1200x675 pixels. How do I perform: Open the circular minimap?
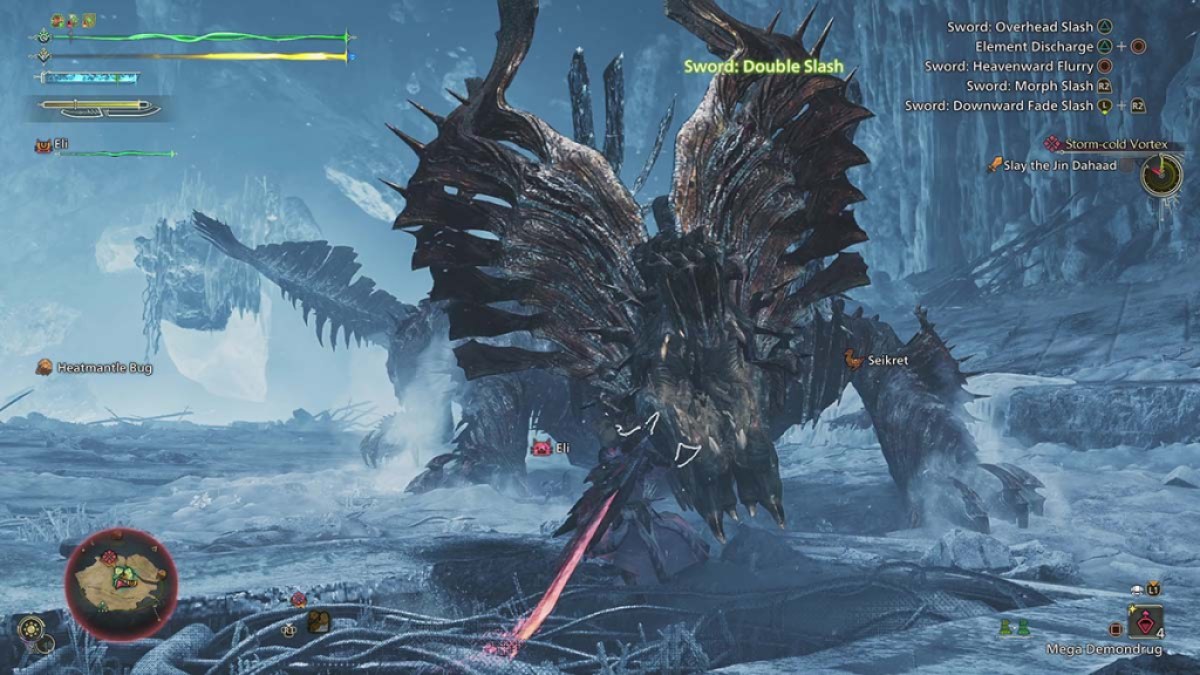pos(121,583)
